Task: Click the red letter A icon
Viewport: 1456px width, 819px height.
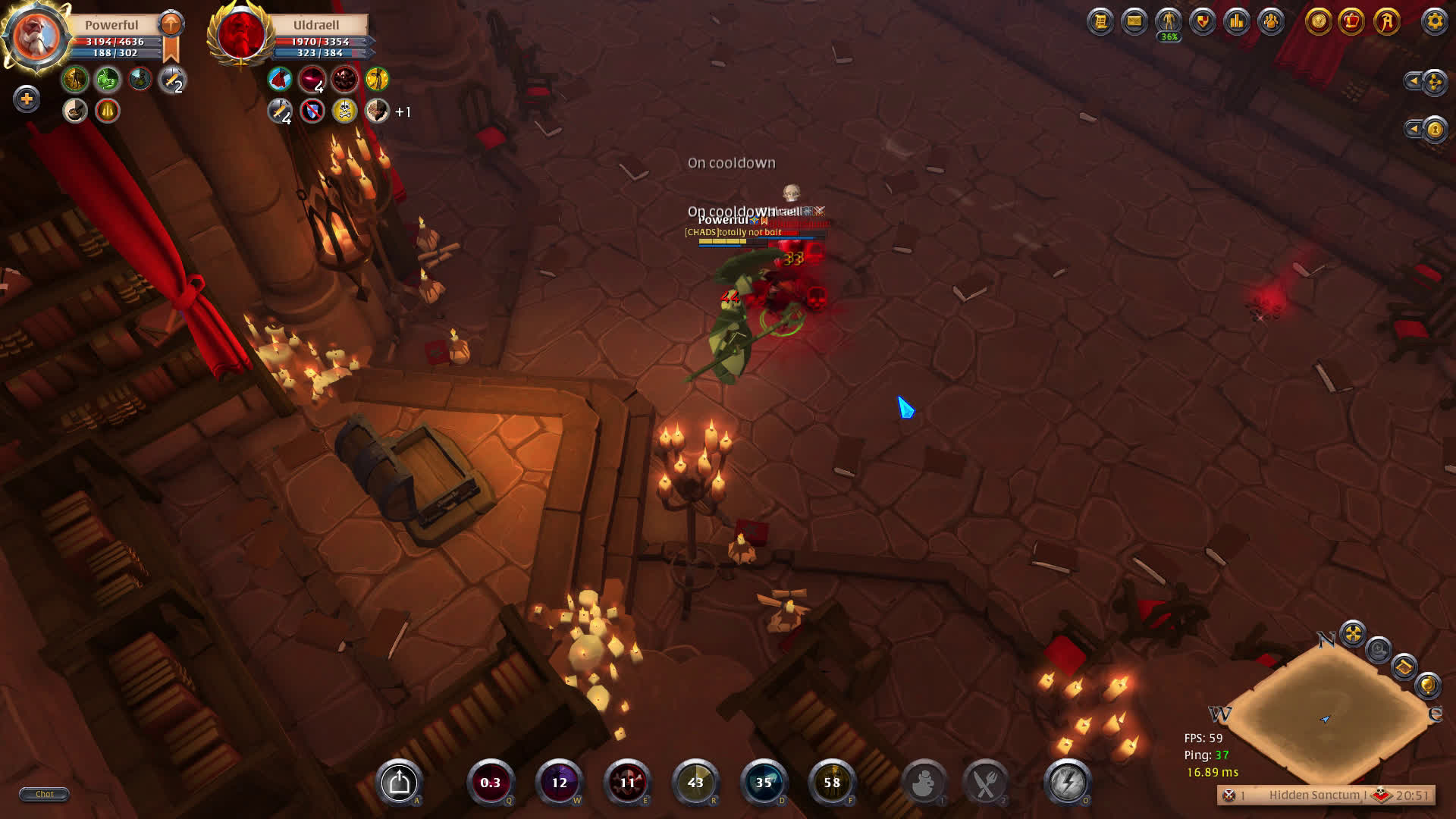Action: tap(1386, 21)
